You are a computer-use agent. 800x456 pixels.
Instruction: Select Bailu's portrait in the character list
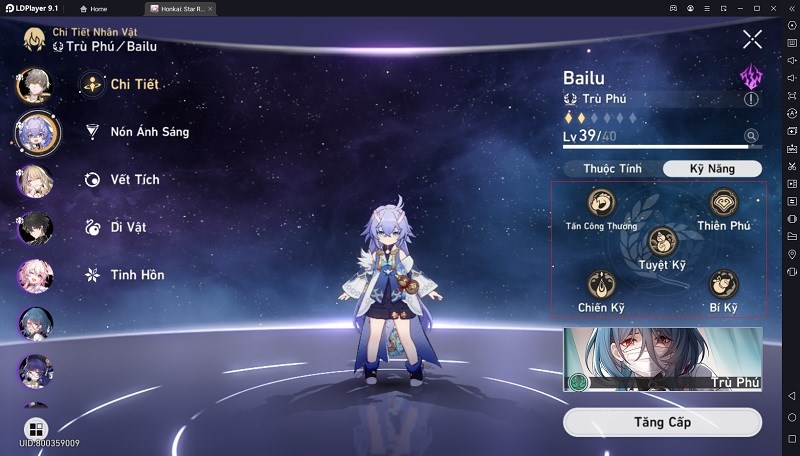(x=38, y=133)
